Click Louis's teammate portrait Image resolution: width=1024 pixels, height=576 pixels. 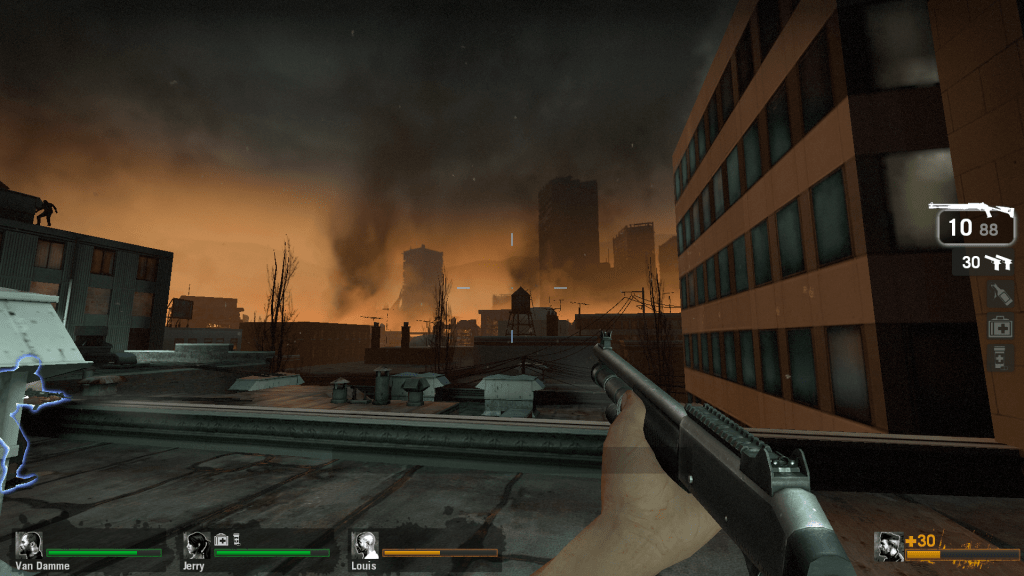click(x=365, y=545)
